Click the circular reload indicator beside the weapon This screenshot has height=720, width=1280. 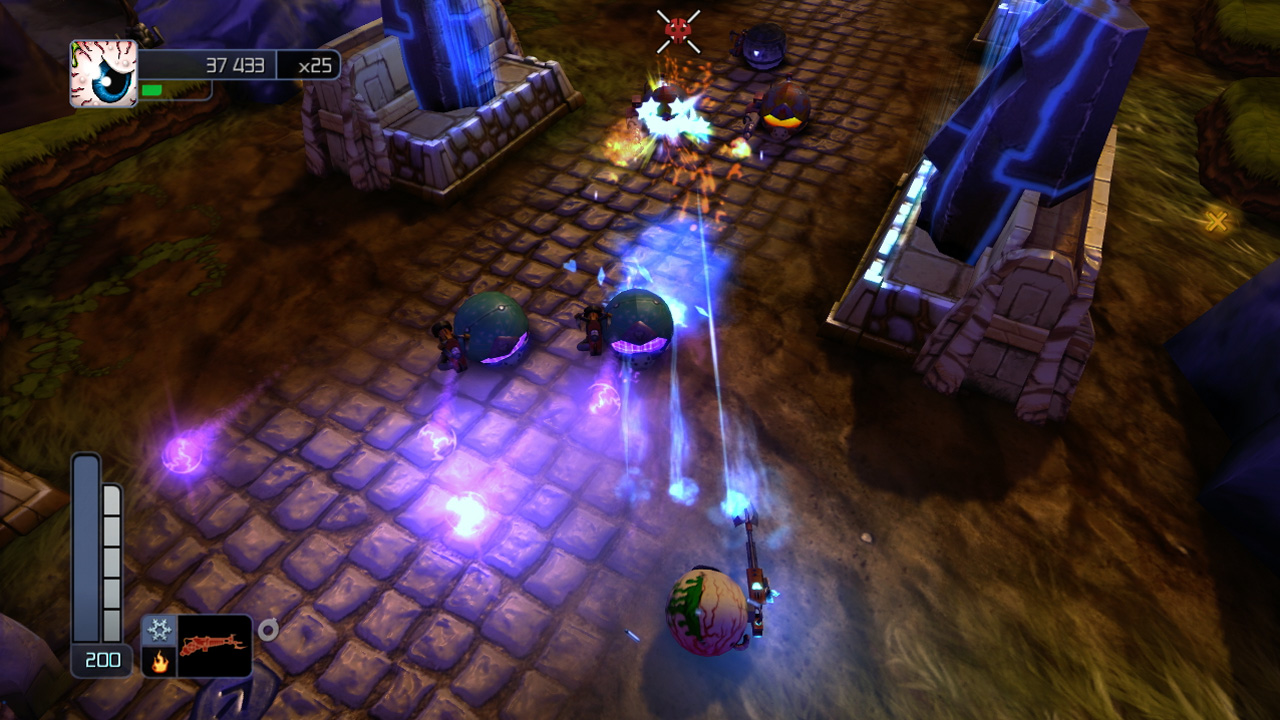click(266, 629)
